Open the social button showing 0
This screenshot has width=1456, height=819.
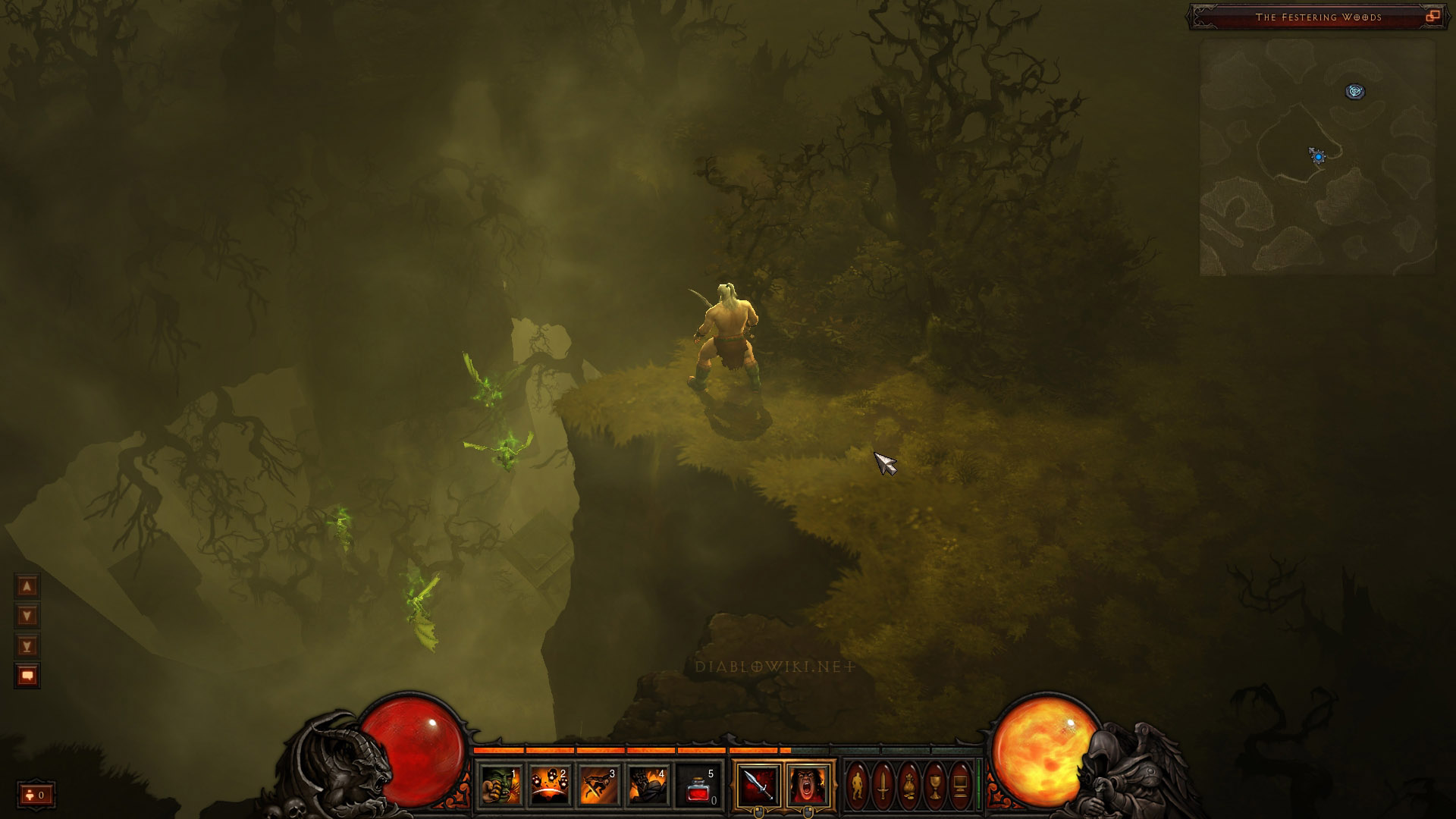point(36,795)
